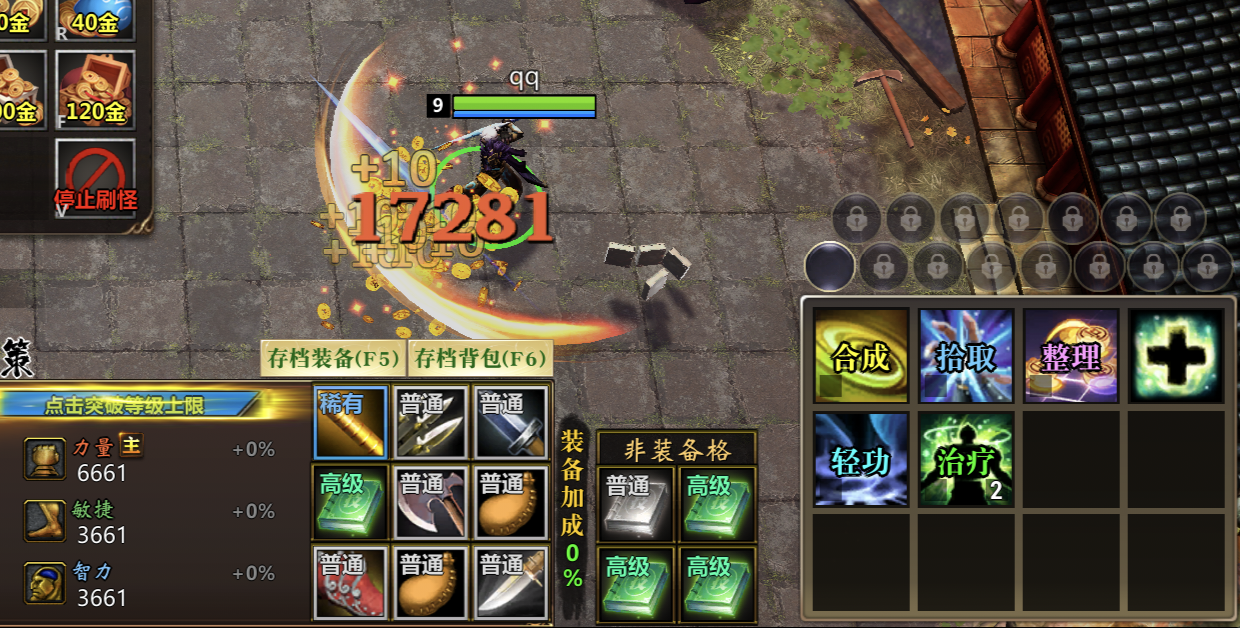Activate the 合成 combine skill
The height and width of the screenshot is (628, 1240).
(x=861, y=355)
